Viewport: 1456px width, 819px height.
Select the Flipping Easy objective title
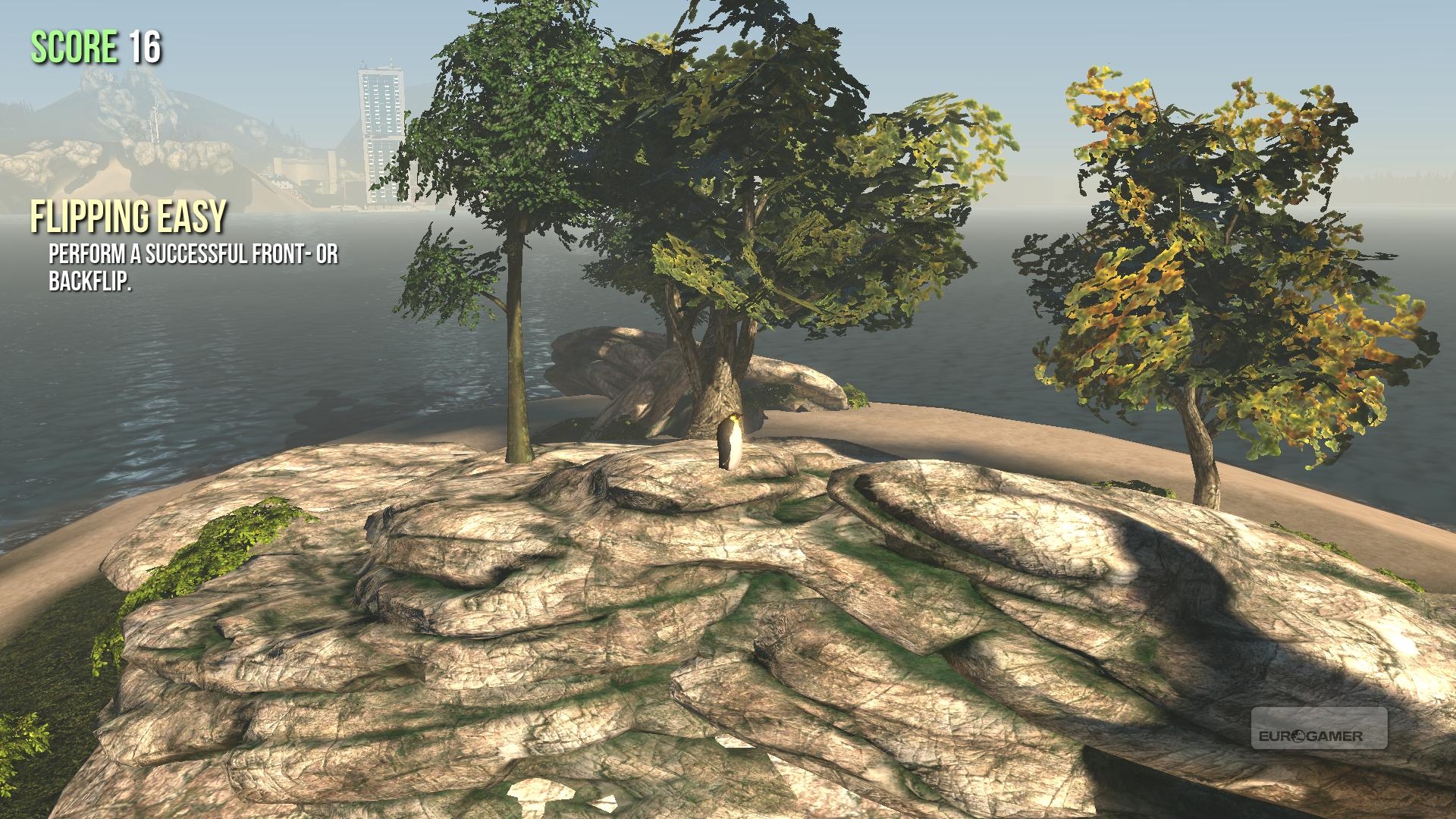(x=128, y=217)
